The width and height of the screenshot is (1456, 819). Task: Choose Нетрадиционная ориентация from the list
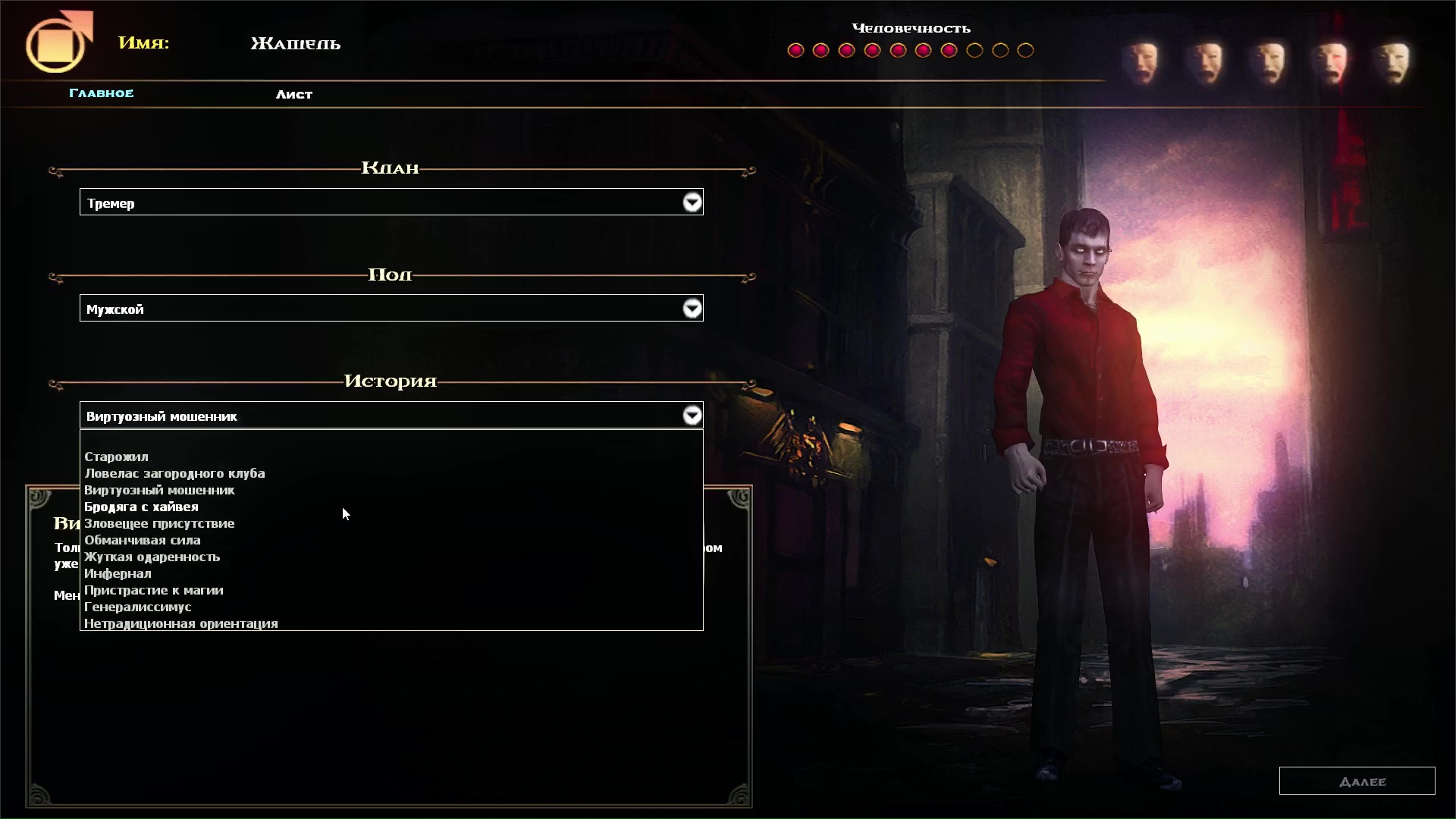[180, 623]
